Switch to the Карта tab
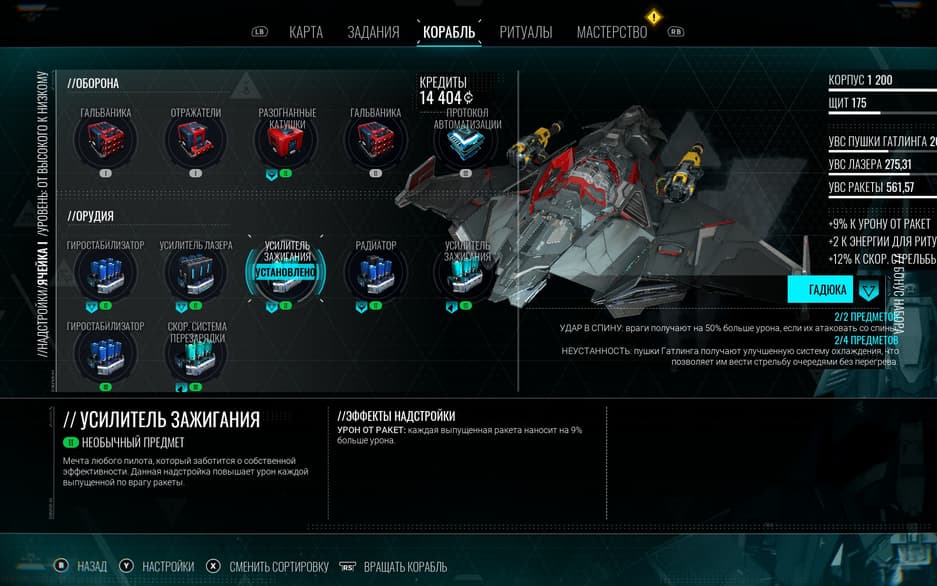 pyautogui.click(x=305, y=32)
